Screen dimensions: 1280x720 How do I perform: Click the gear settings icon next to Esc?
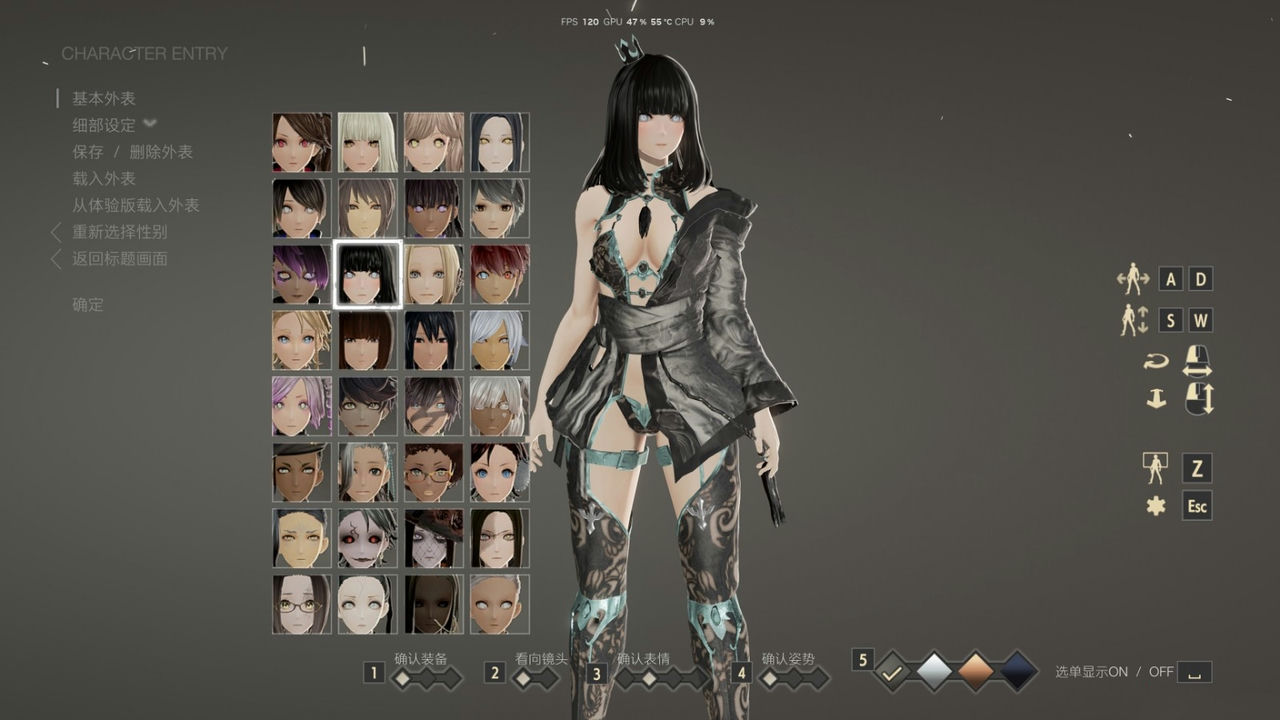pos(1156,507)
